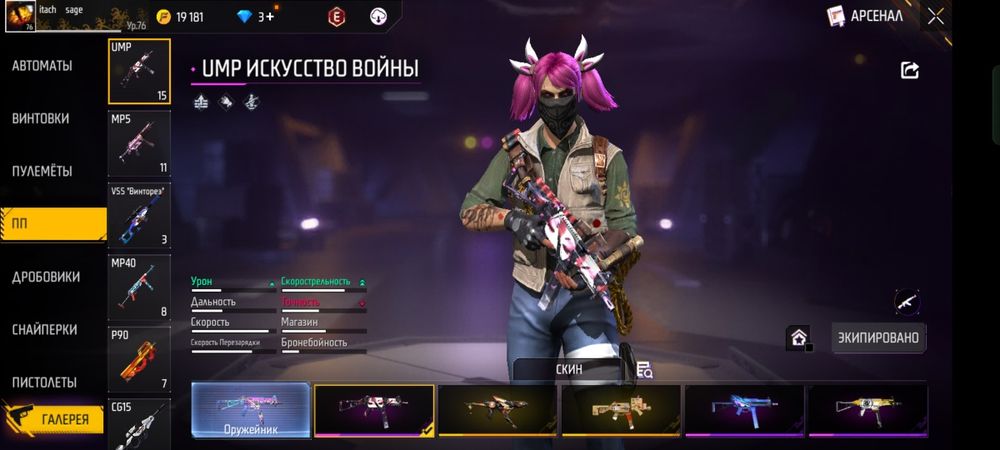Image resolution: width=1000 pixels, height=450 pixels.
Task: Choose the Дробовики category
Action: click(46, 276)
